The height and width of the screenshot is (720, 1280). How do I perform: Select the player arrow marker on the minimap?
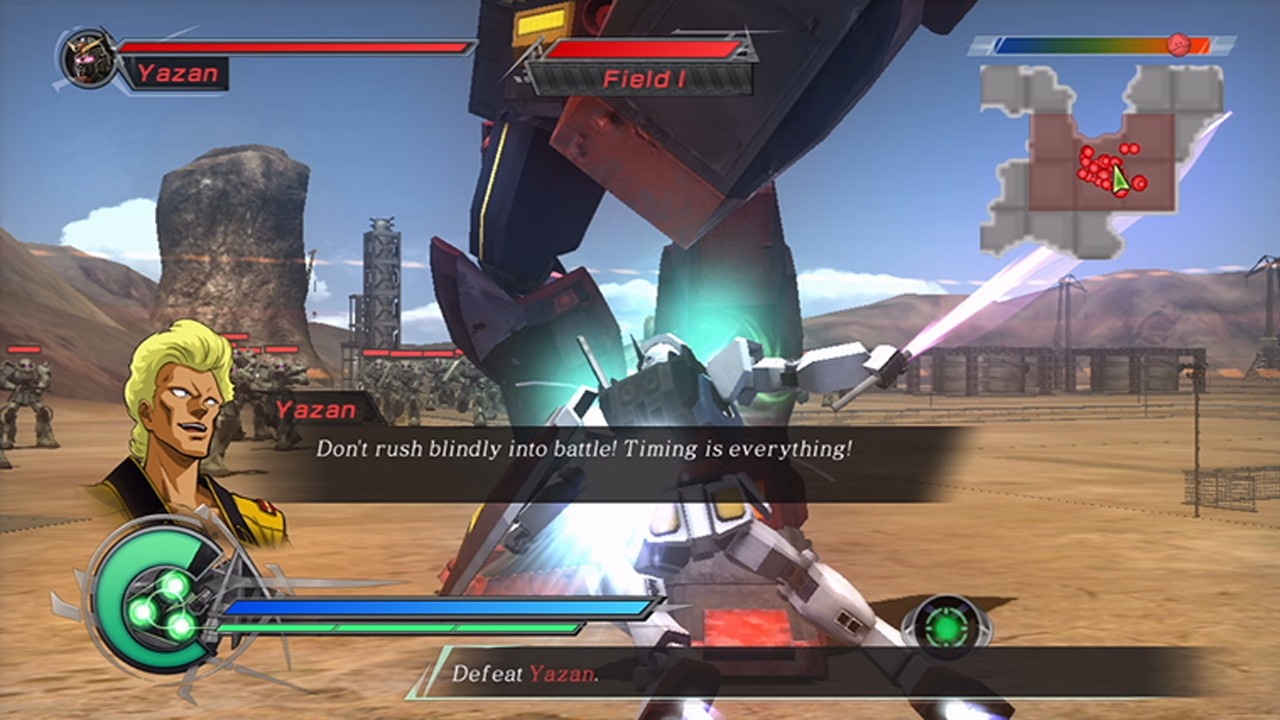coord(1118,180)
